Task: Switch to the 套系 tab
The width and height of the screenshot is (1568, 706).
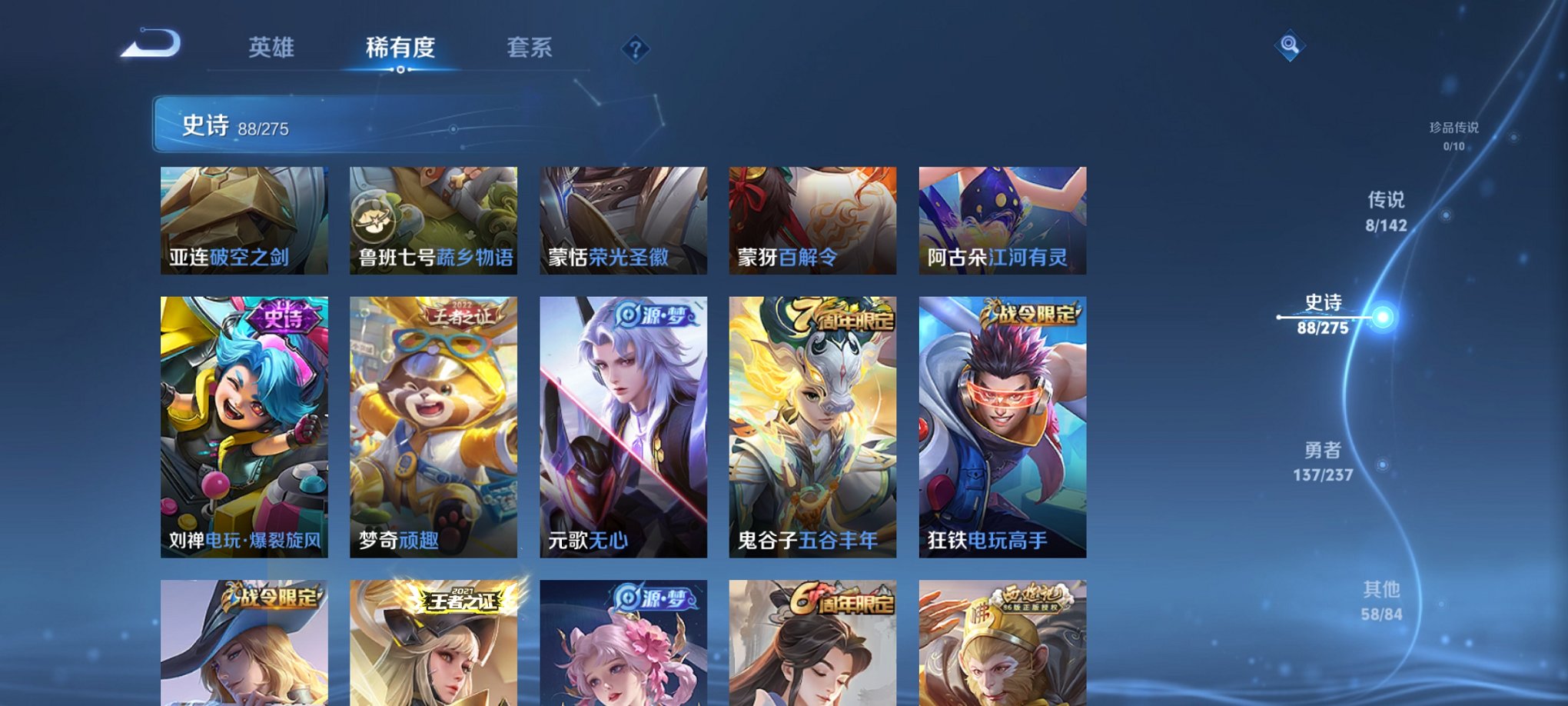Action: [530, 48]
